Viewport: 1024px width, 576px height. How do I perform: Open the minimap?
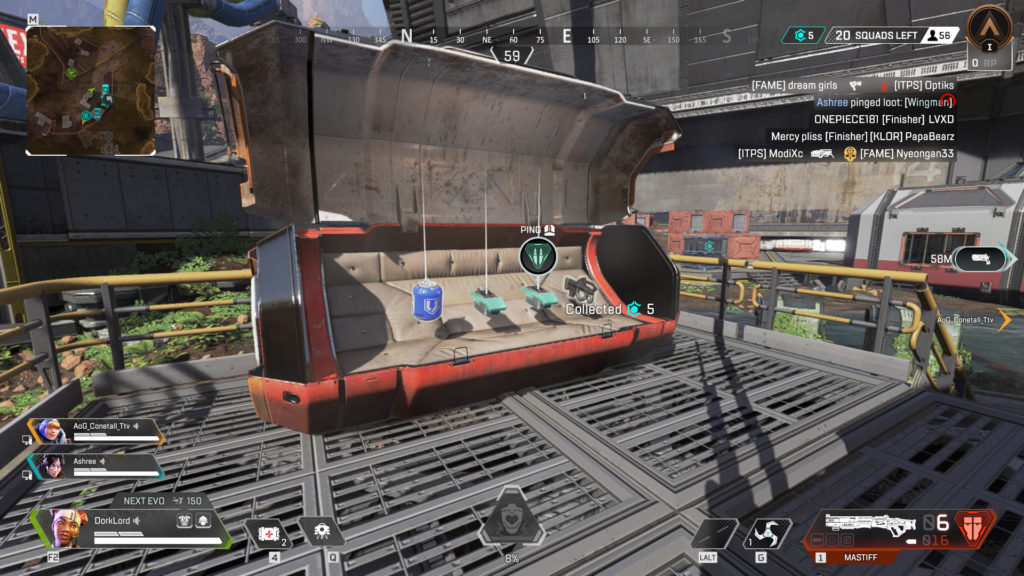pos(91,90)
